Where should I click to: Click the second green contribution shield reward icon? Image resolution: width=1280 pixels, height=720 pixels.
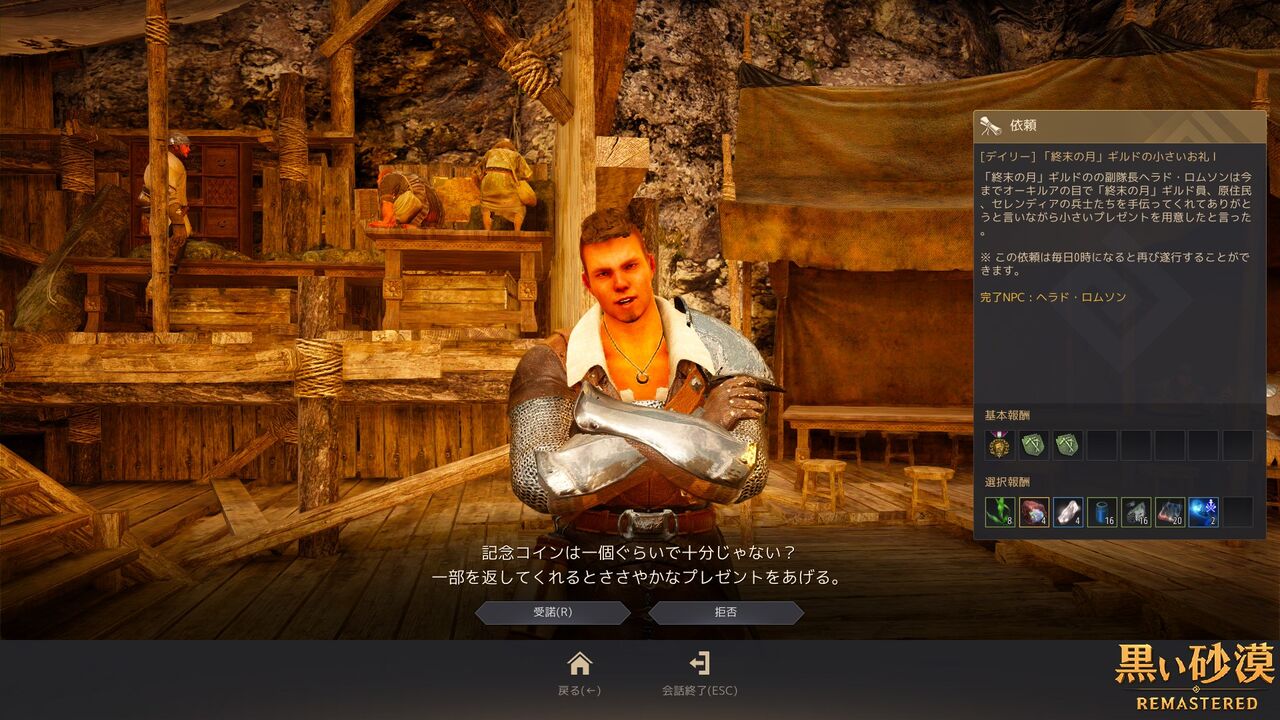pyautogui.click(x=1067, y=442)
